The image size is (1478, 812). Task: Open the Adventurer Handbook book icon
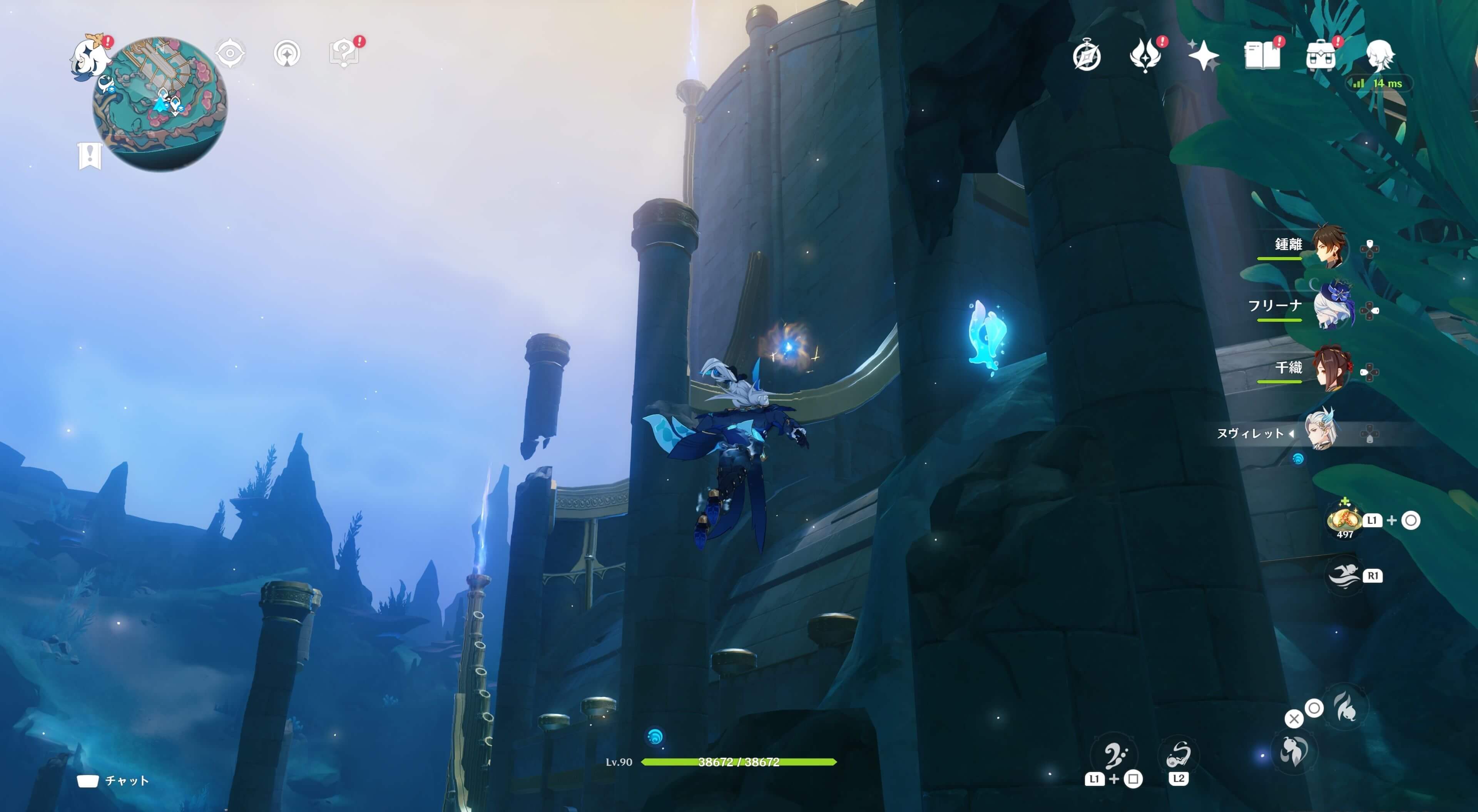(1262, 56)
